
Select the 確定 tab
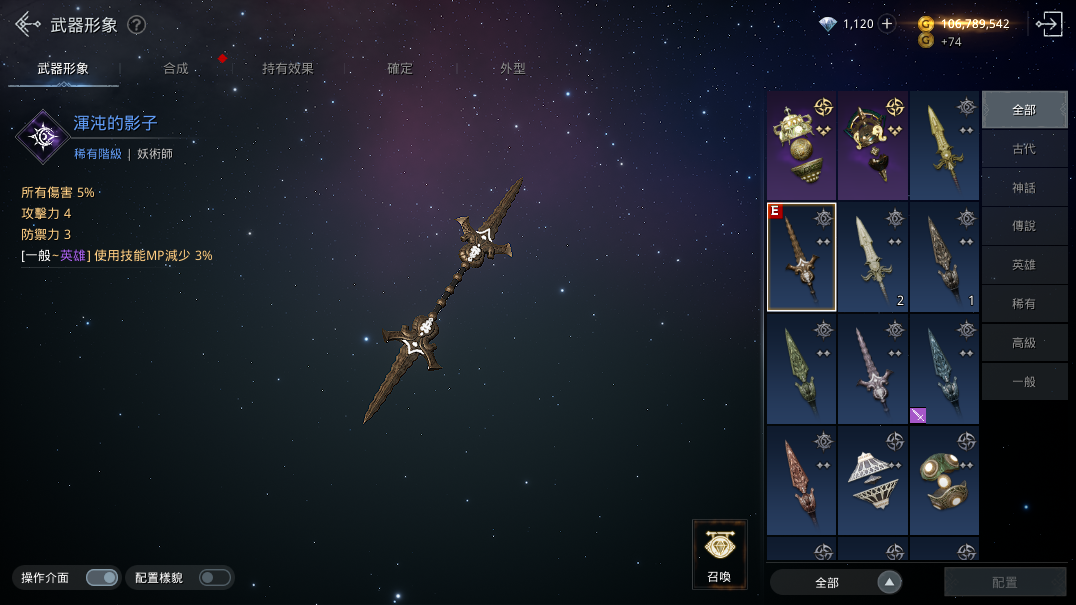pyautogui.click(x=400, y=68)
